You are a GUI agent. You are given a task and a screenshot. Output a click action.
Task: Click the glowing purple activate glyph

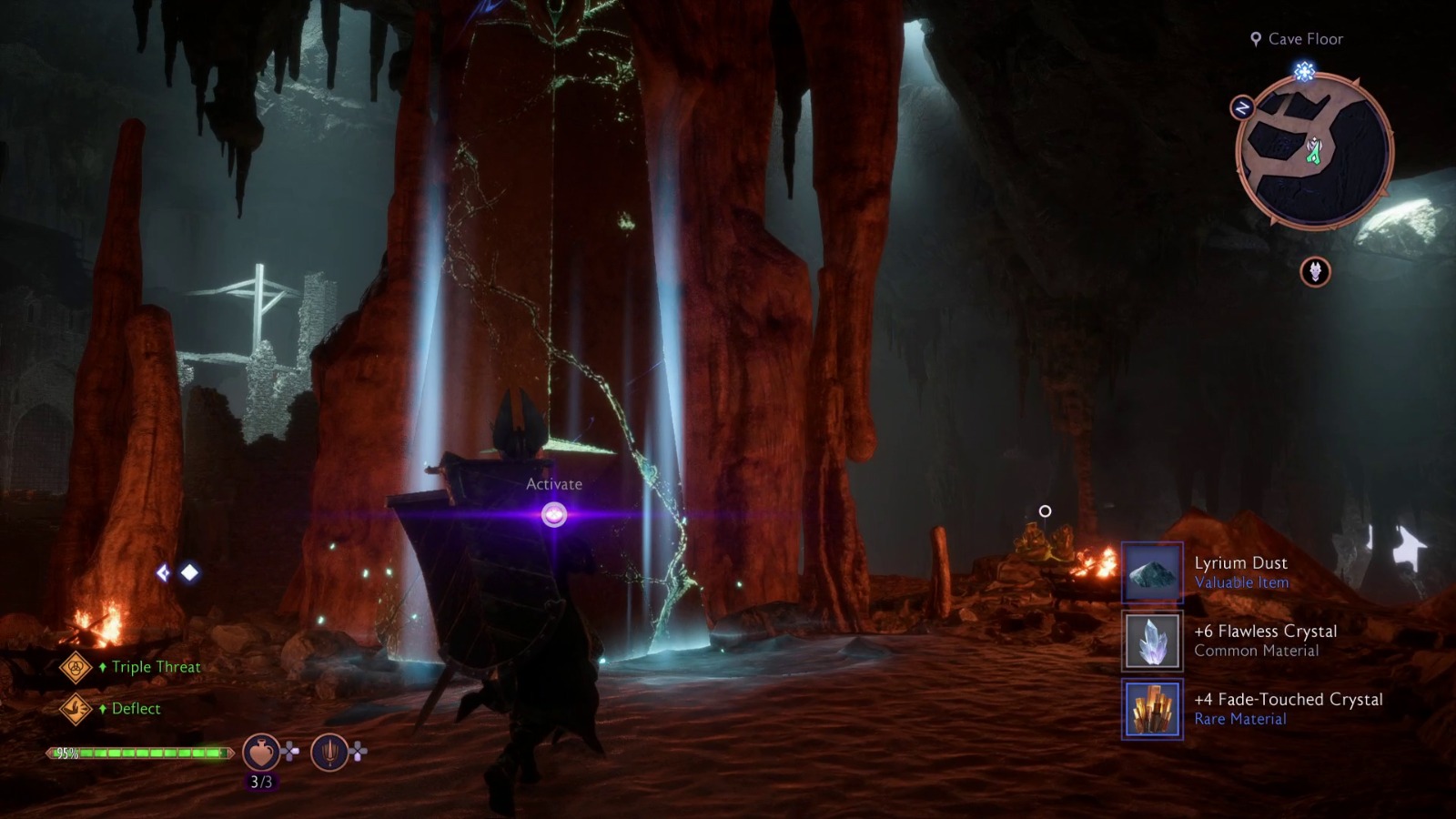click(x=552, y=514)
